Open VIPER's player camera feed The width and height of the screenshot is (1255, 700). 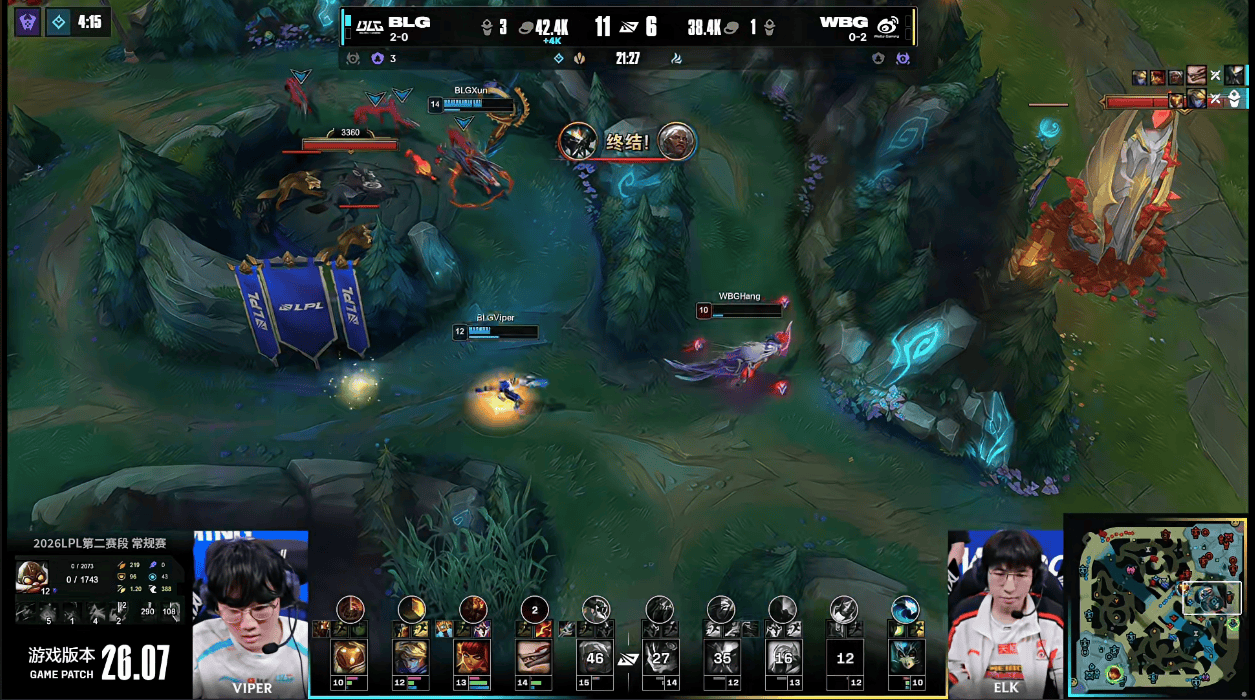pyautogui.click(x=250, y=612)
